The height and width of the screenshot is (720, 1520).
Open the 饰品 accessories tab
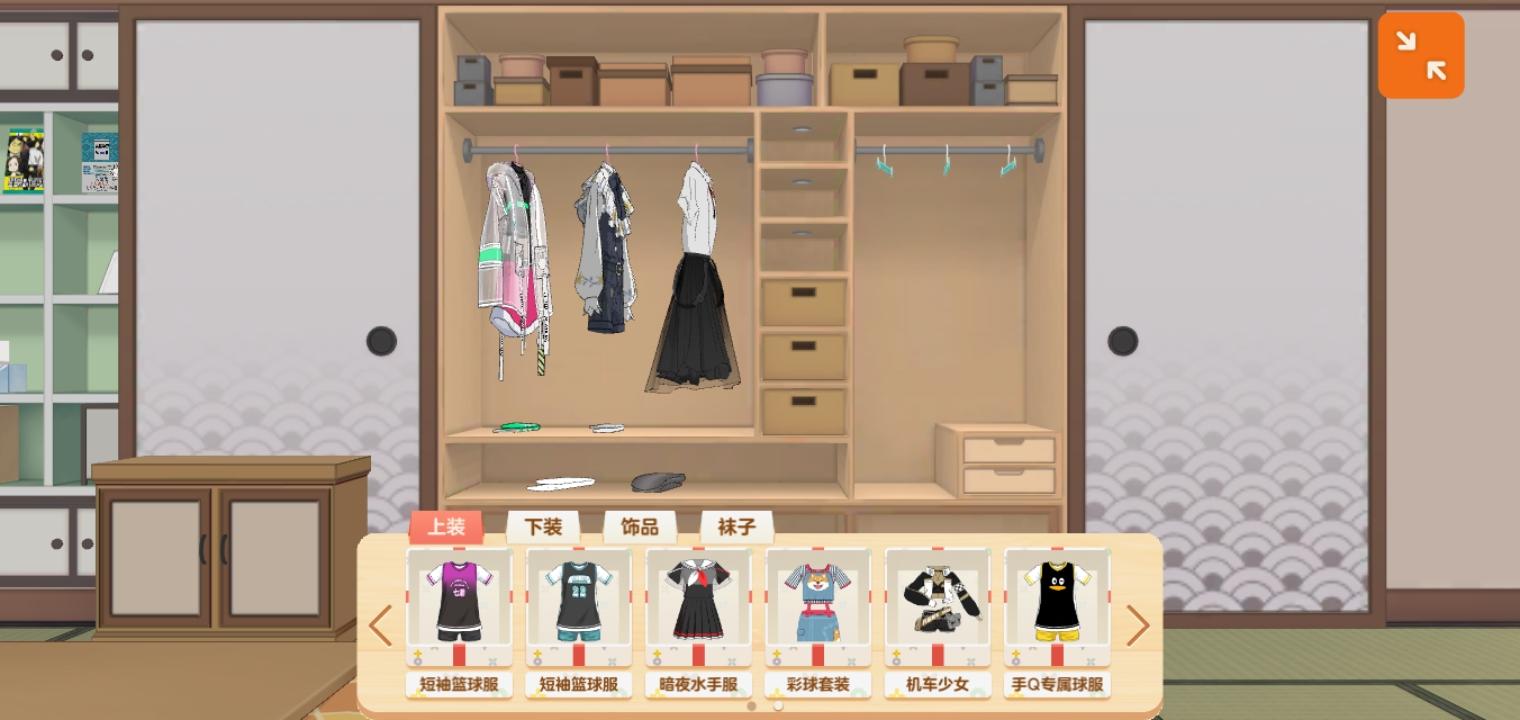[x=638, y=526]
